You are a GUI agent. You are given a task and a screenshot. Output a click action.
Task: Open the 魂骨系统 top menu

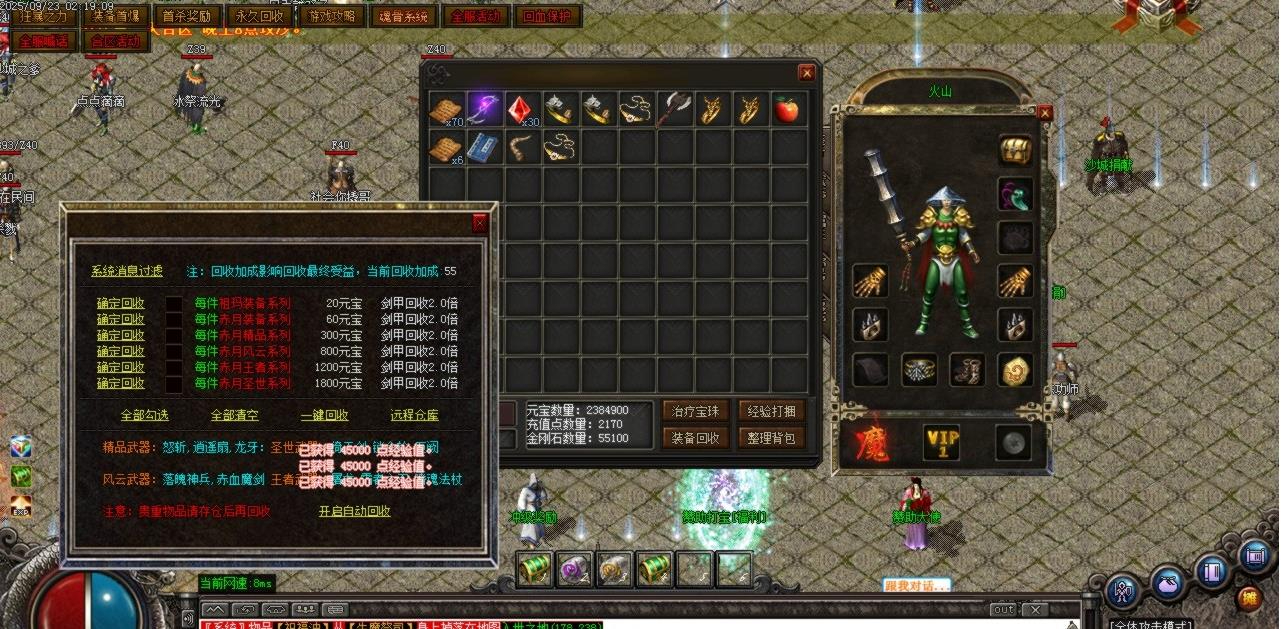[x=404, y=17]
